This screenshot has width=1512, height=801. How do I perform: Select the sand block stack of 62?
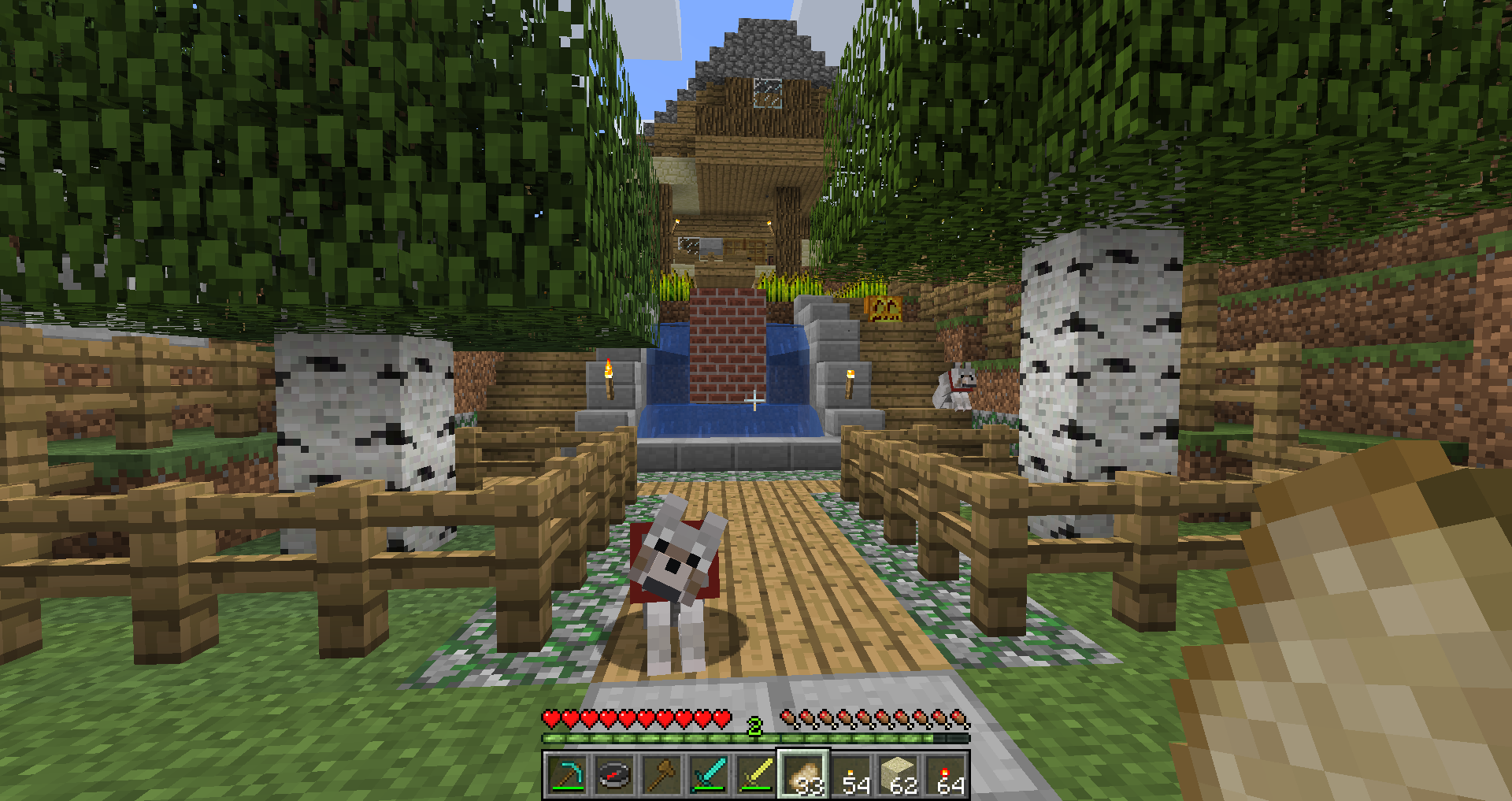pyautogui.click(x=899, y=775)
